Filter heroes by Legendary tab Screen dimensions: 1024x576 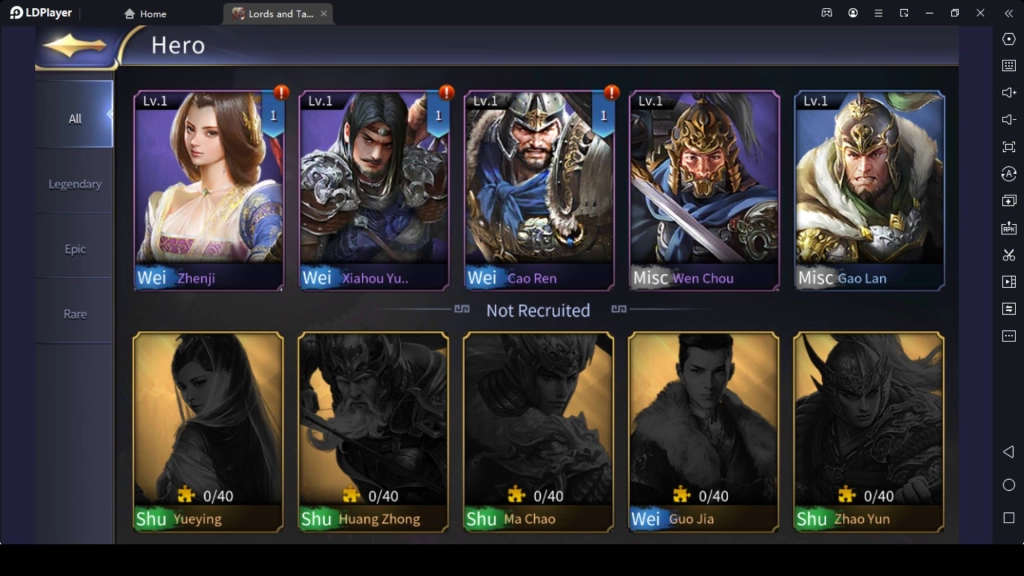pyautogui.click(x=75, y=184)
